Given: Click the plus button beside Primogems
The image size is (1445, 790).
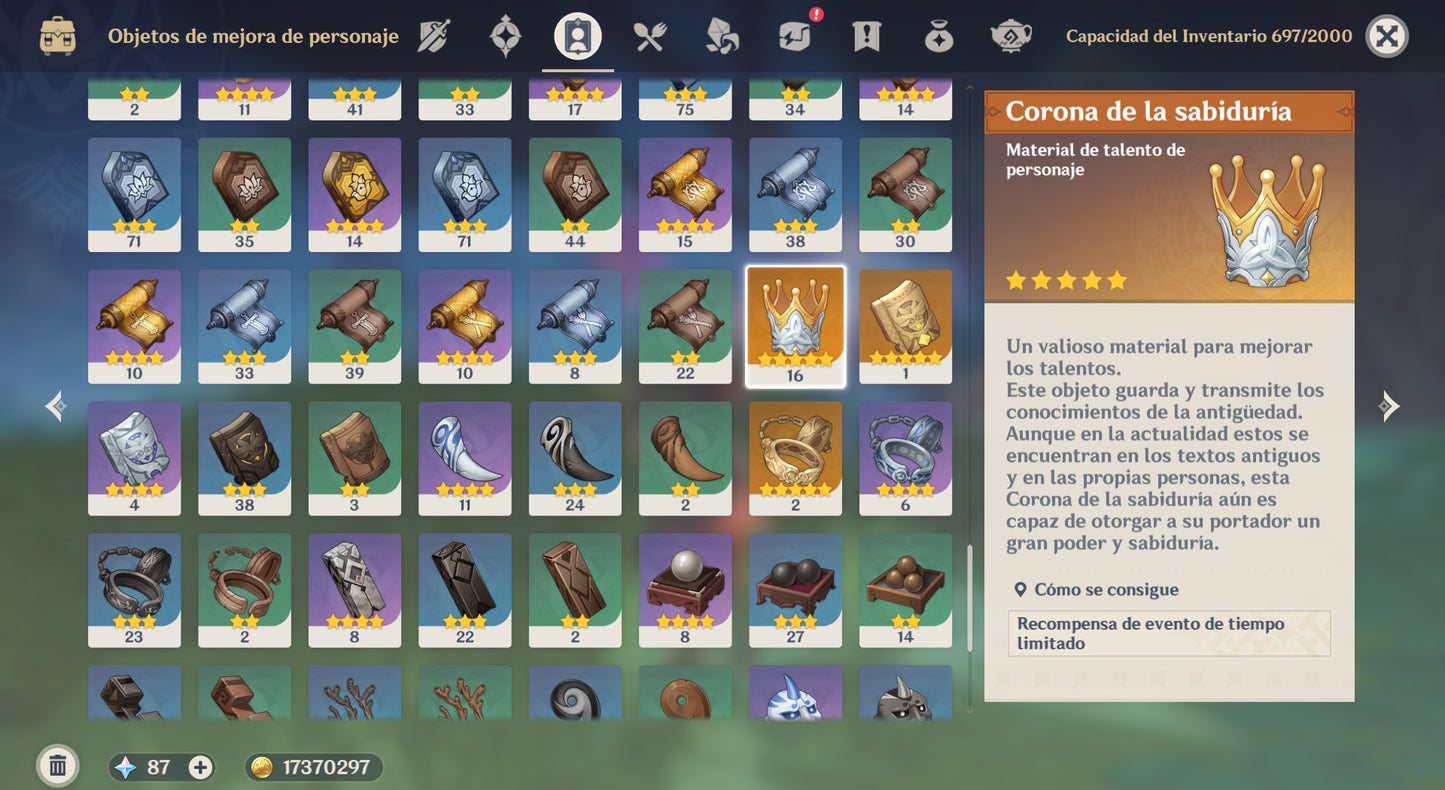Looking at the screenshot, I should click(x=201, y=767).
